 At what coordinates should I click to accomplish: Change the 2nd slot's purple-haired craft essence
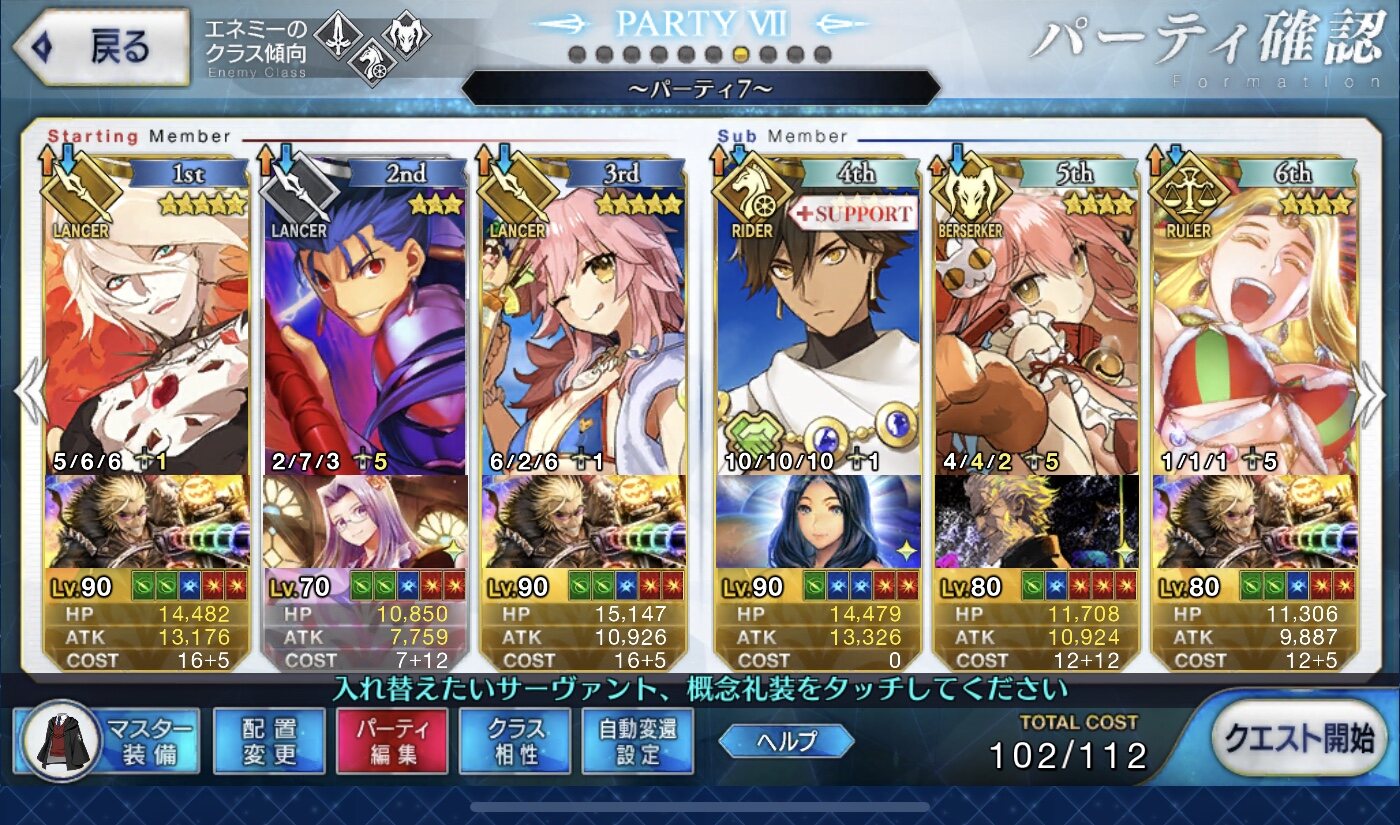click(364, 522)
